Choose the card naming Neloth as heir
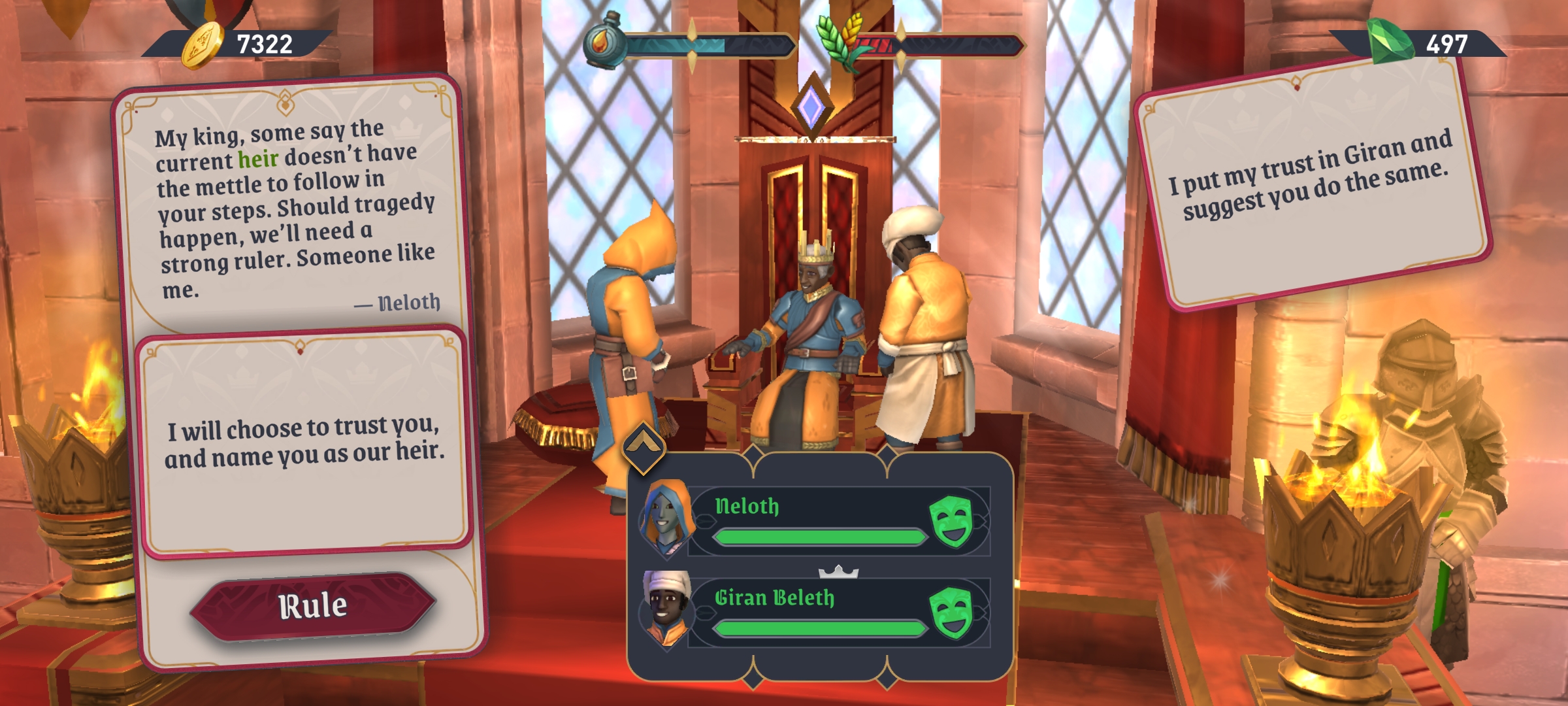This screenshot has width=1568, height=706. point(304,443)
